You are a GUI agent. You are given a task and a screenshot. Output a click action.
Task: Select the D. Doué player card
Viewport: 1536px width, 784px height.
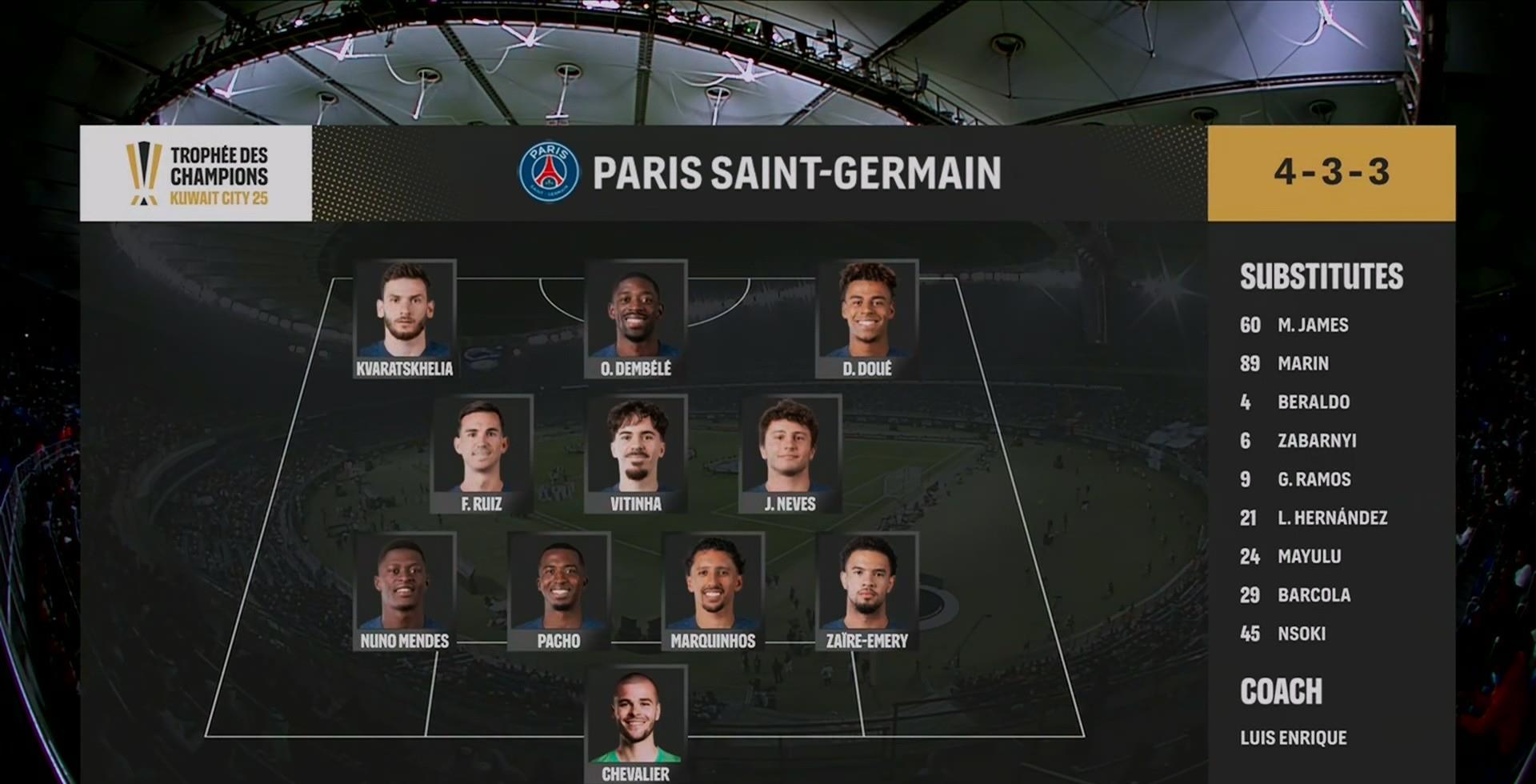click(x=867, y=318)
